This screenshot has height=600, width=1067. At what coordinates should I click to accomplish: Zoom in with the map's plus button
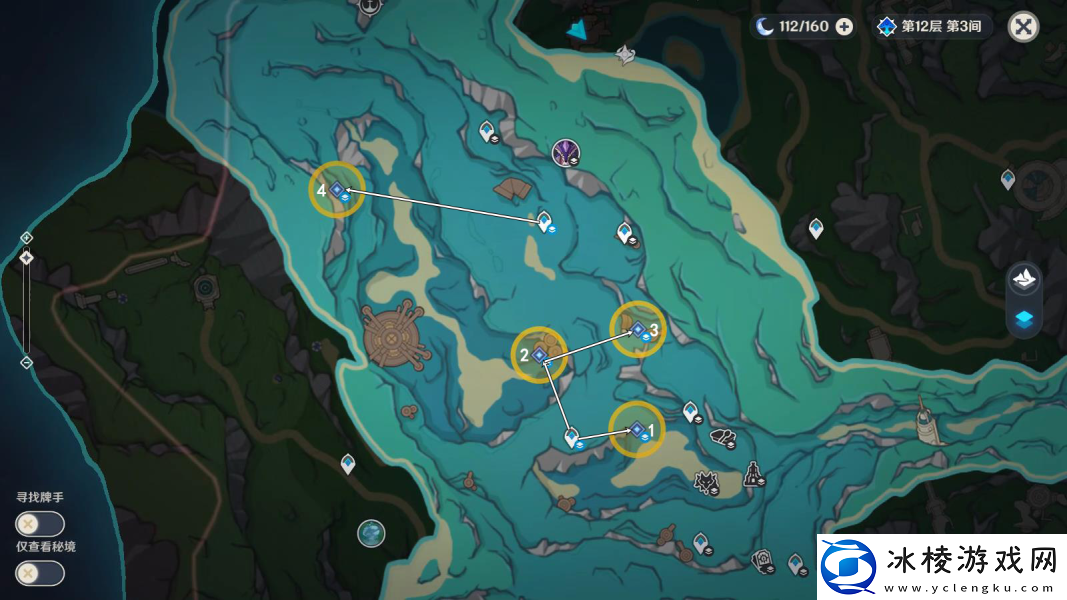pos(27,237)
